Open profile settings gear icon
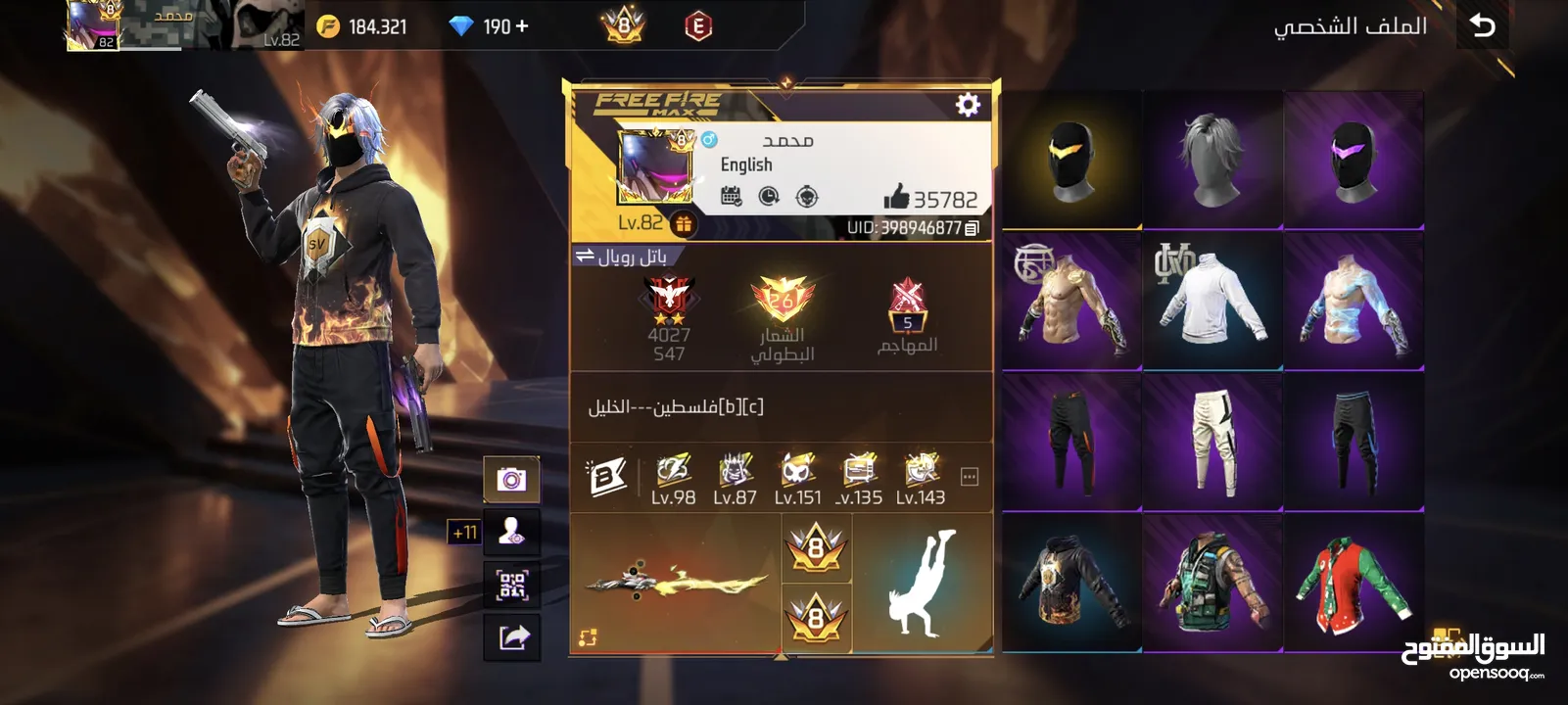The width and height of the screenshot is (1568, 705). [968, 105]
